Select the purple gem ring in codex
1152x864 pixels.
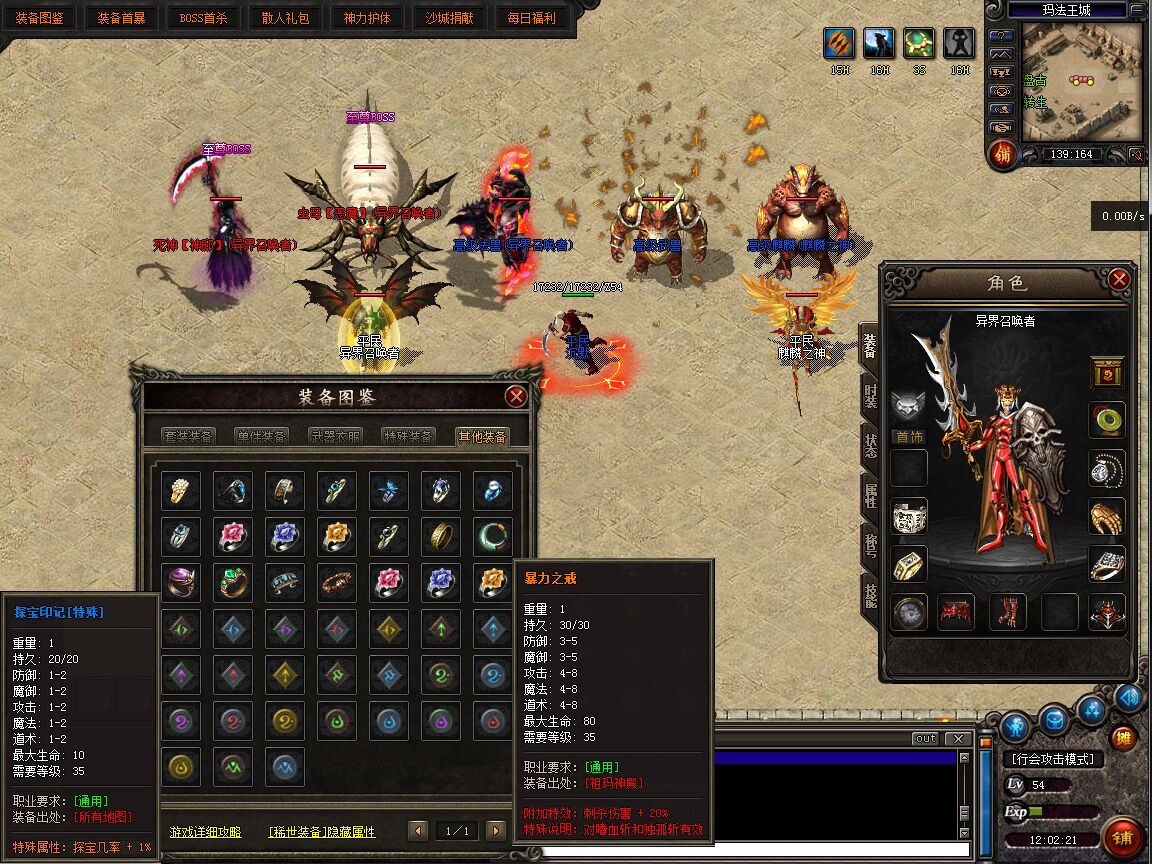[181, 582]
